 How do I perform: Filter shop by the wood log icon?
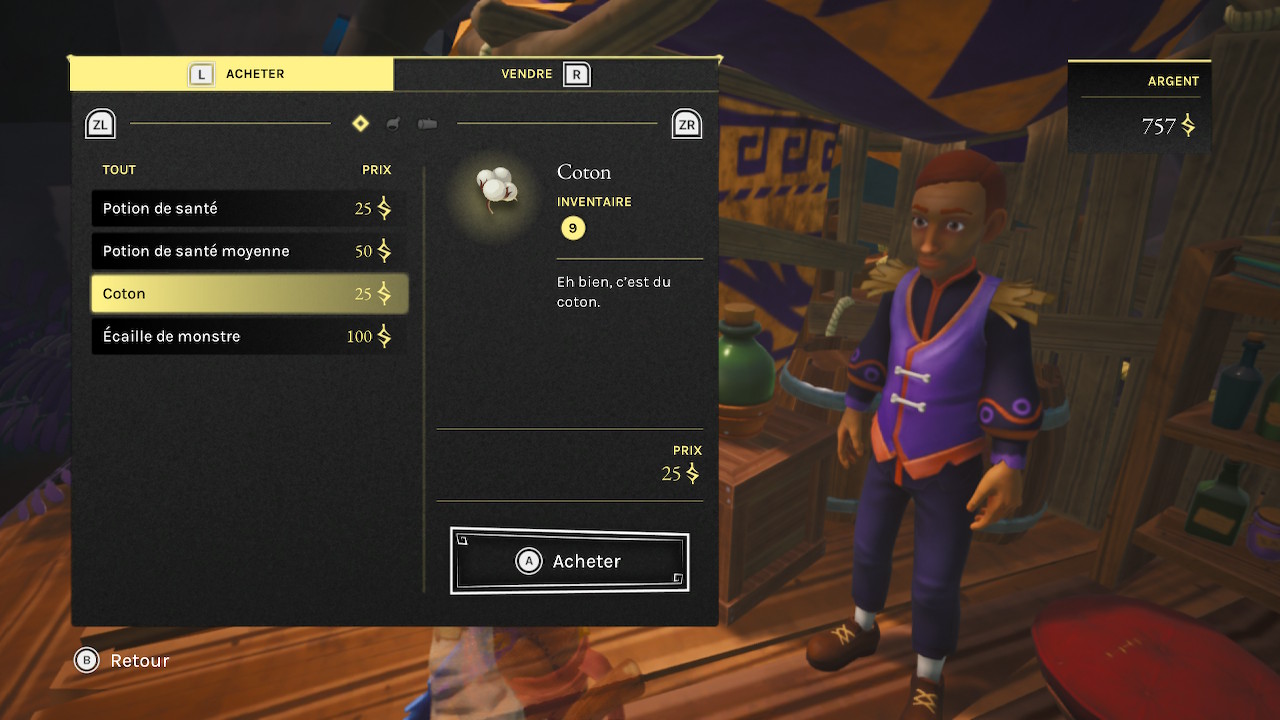coord(427,124)
